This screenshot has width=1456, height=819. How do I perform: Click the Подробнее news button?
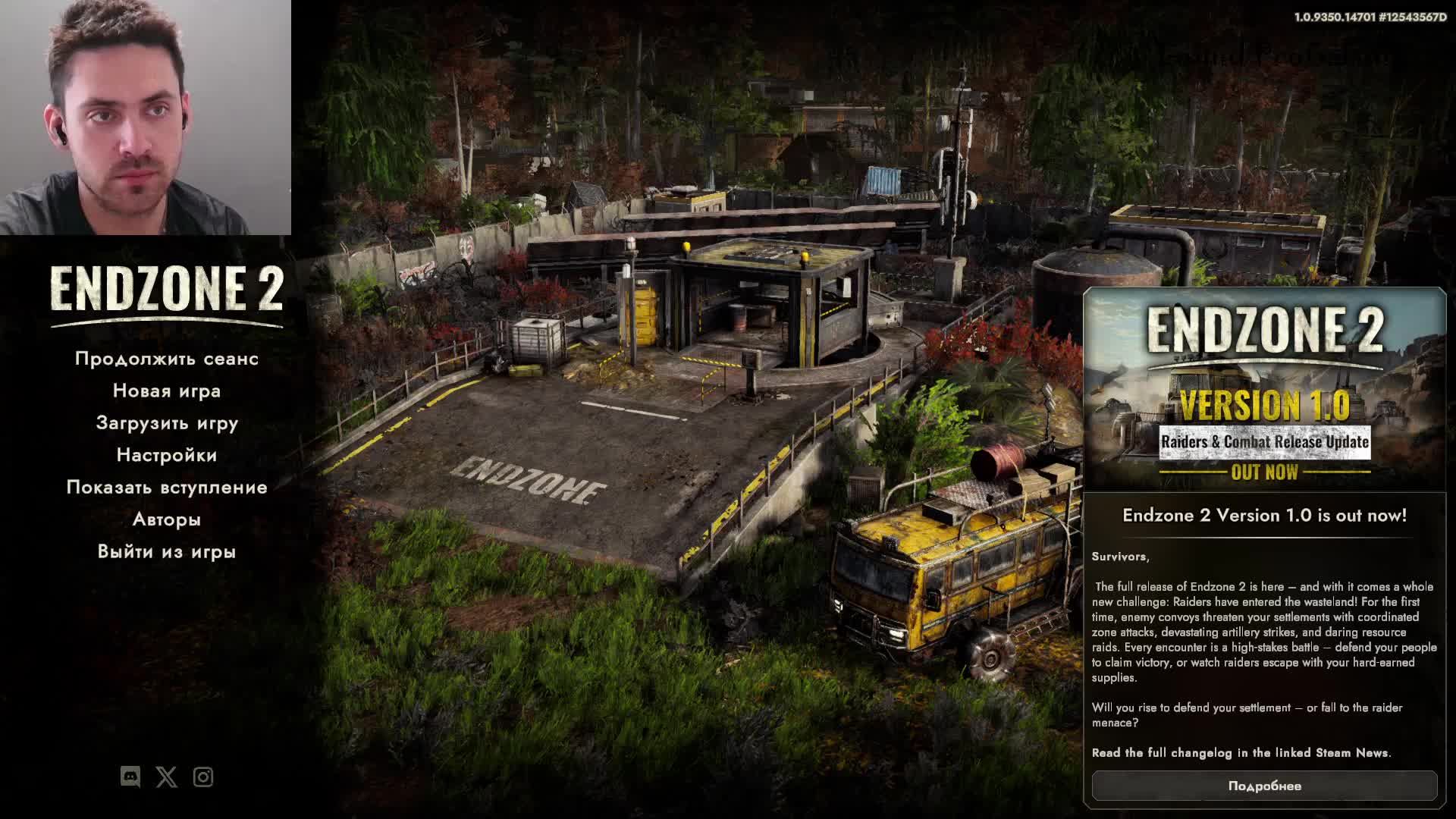(1264, 786)
